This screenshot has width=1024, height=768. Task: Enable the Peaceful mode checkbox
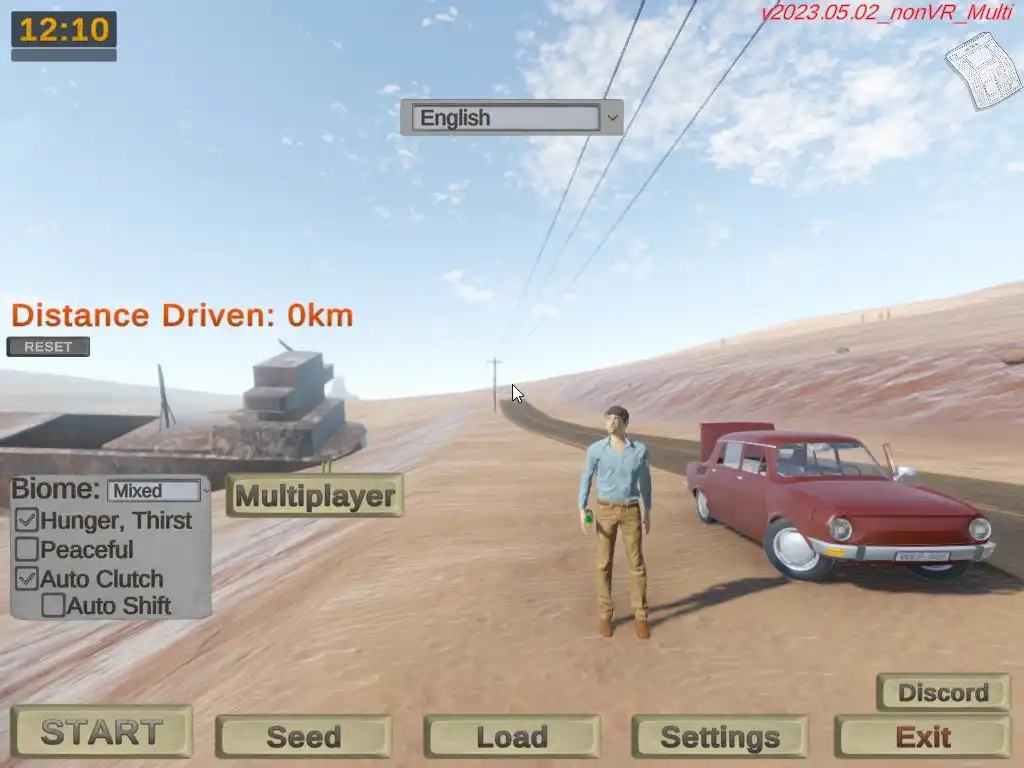[28, 549]
